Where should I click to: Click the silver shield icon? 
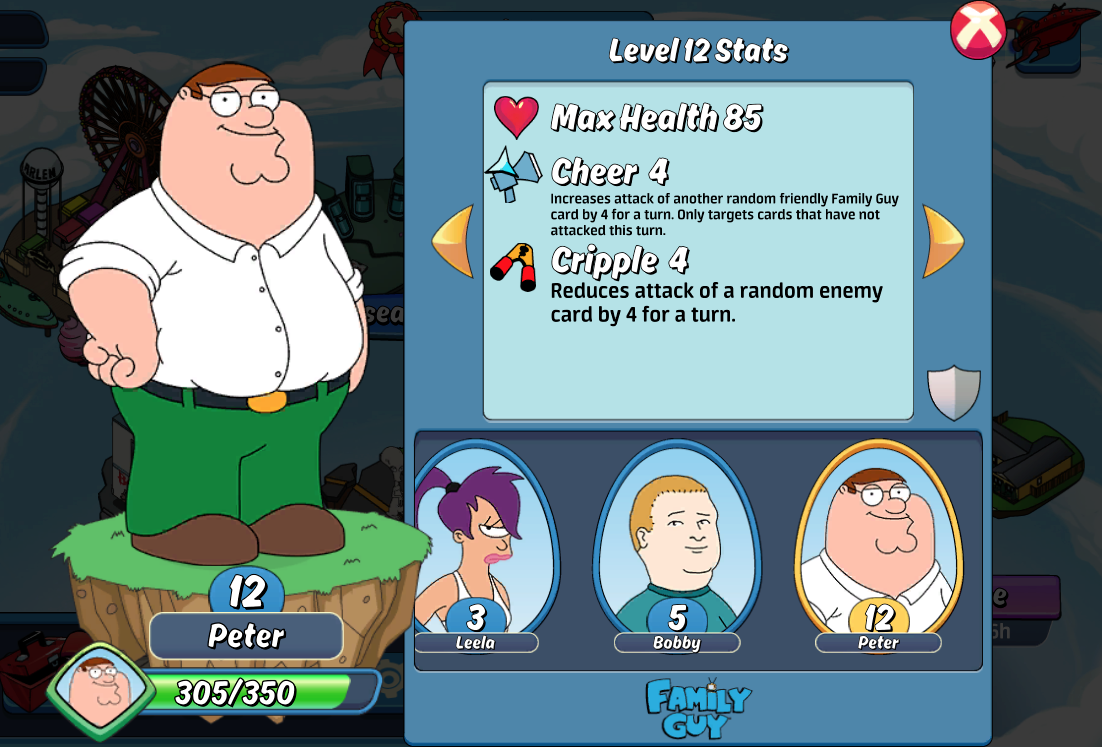pos(953,393)
